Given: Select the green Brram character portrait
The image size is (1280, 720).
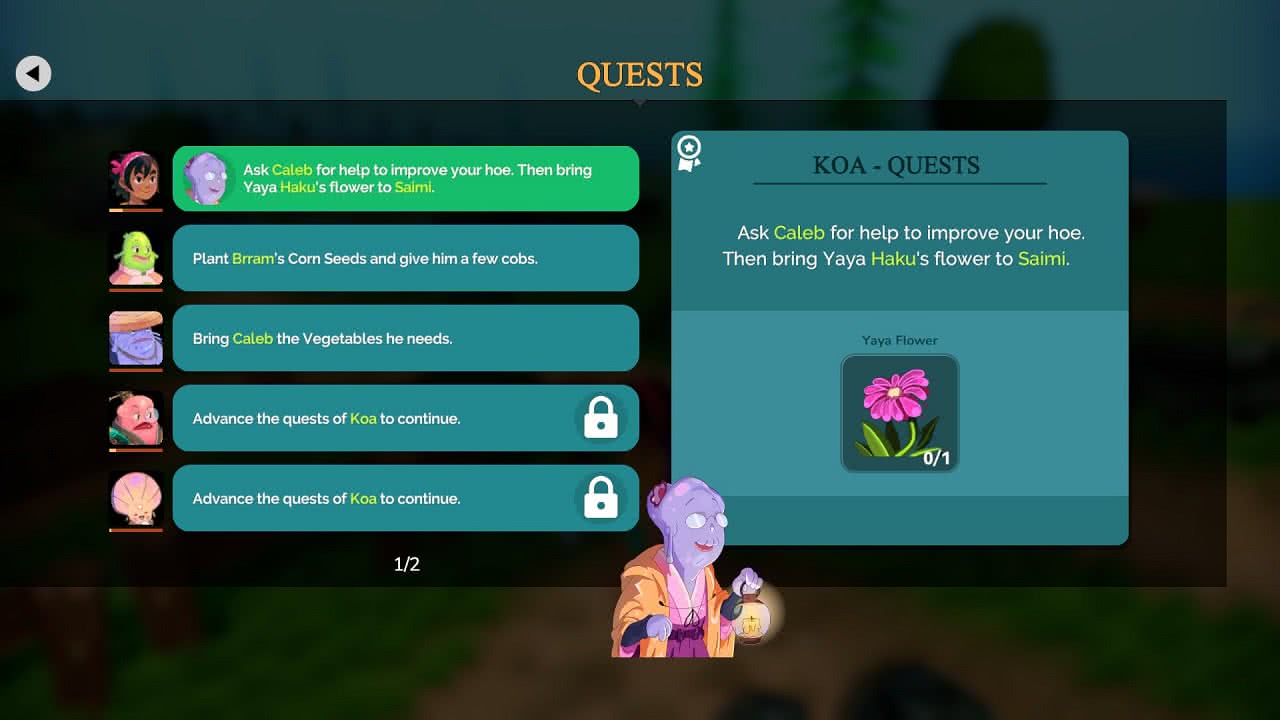Looking at the screenshot, I should 136,258.
